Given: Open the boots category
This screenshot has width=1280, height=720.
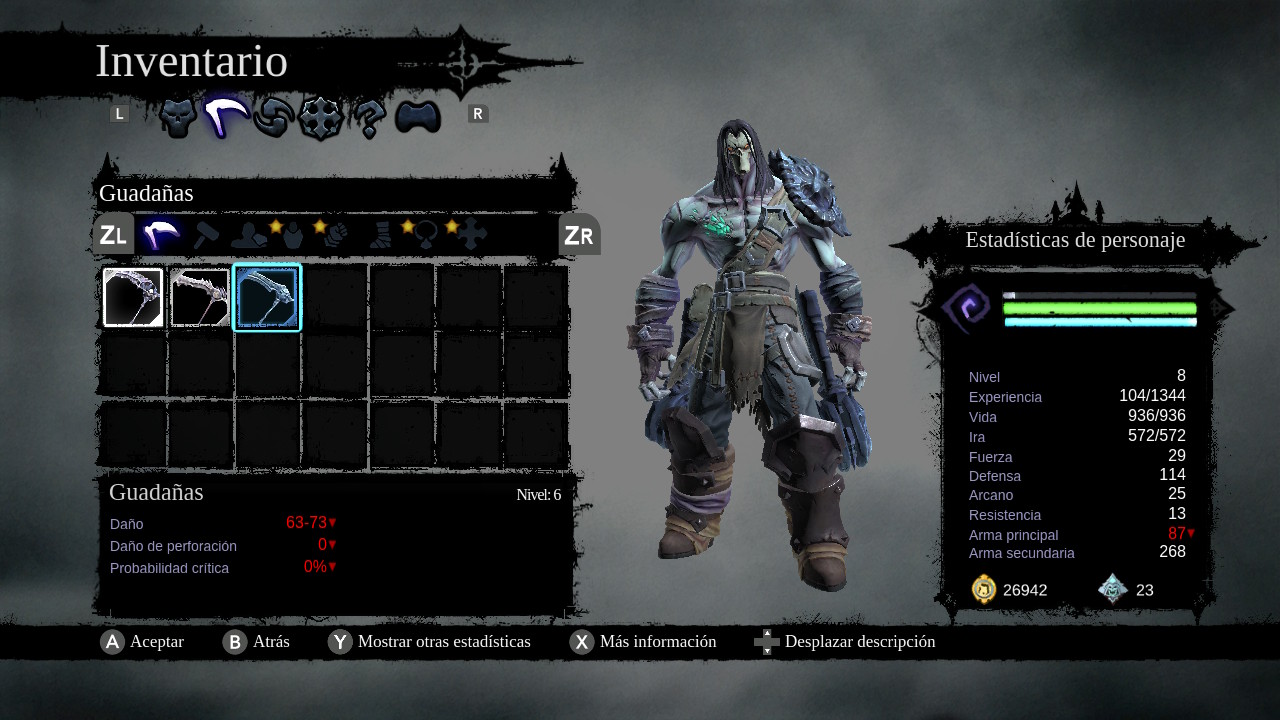Looking at the screenshot, I should 380,235.
